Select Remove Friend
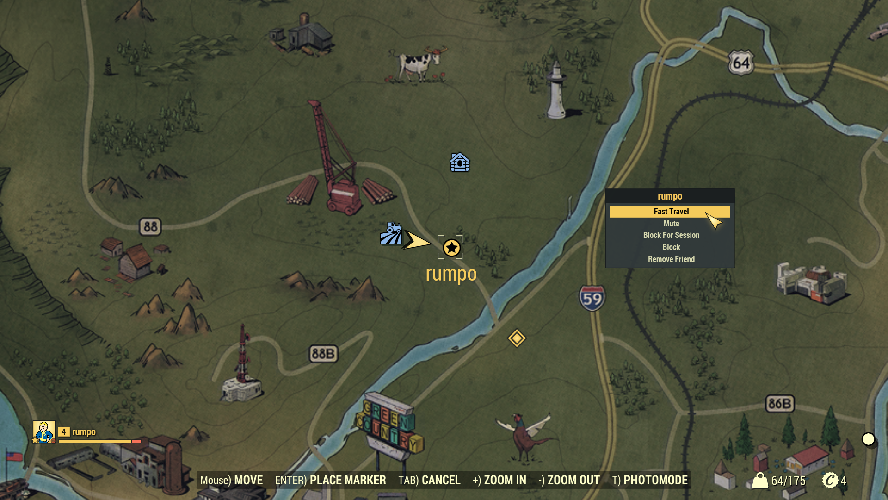888x500 pixels. [670, 259]
